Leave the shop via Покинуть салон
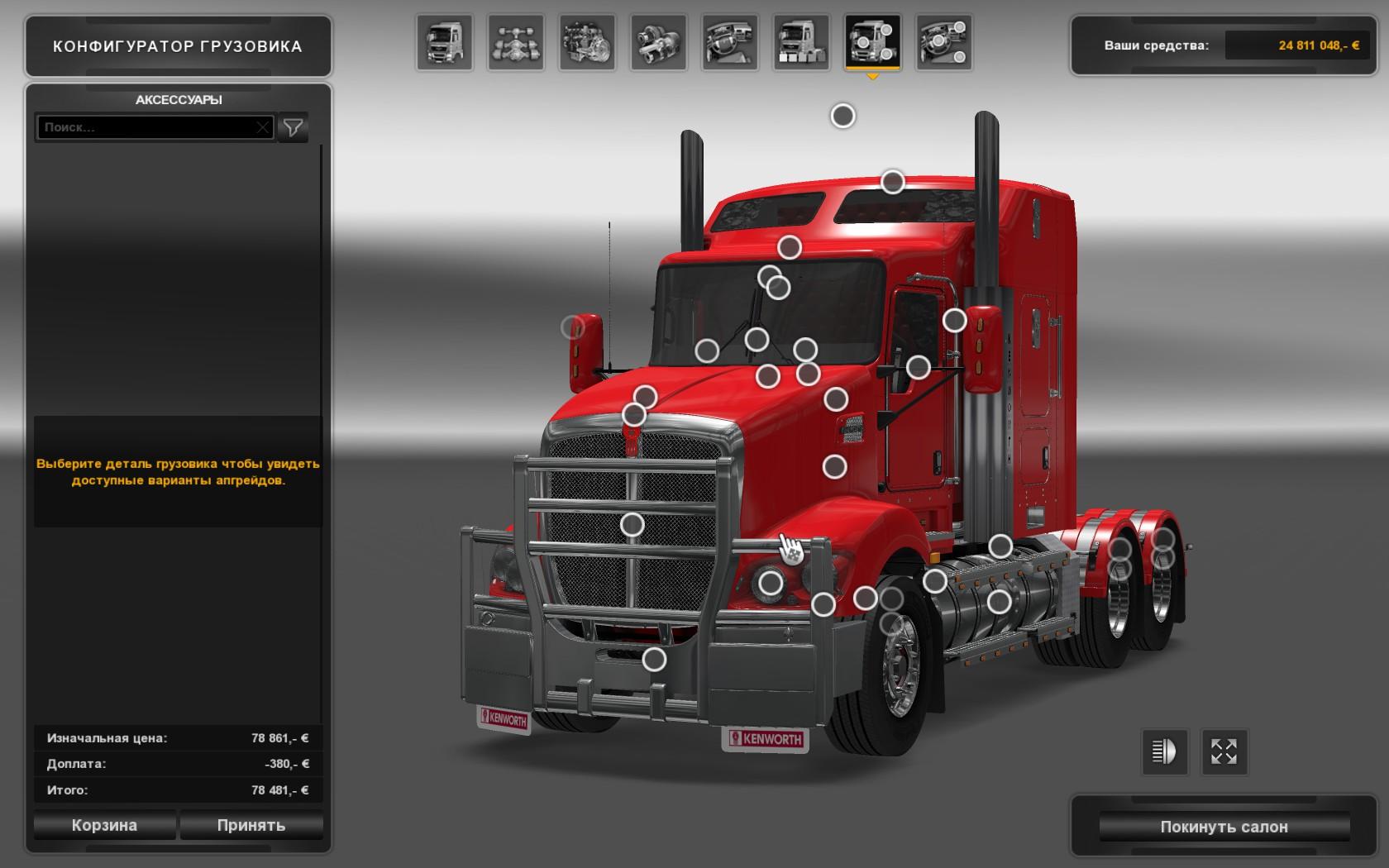The width and height of the screenshot is (1389, 868). tap(1224, 827)
